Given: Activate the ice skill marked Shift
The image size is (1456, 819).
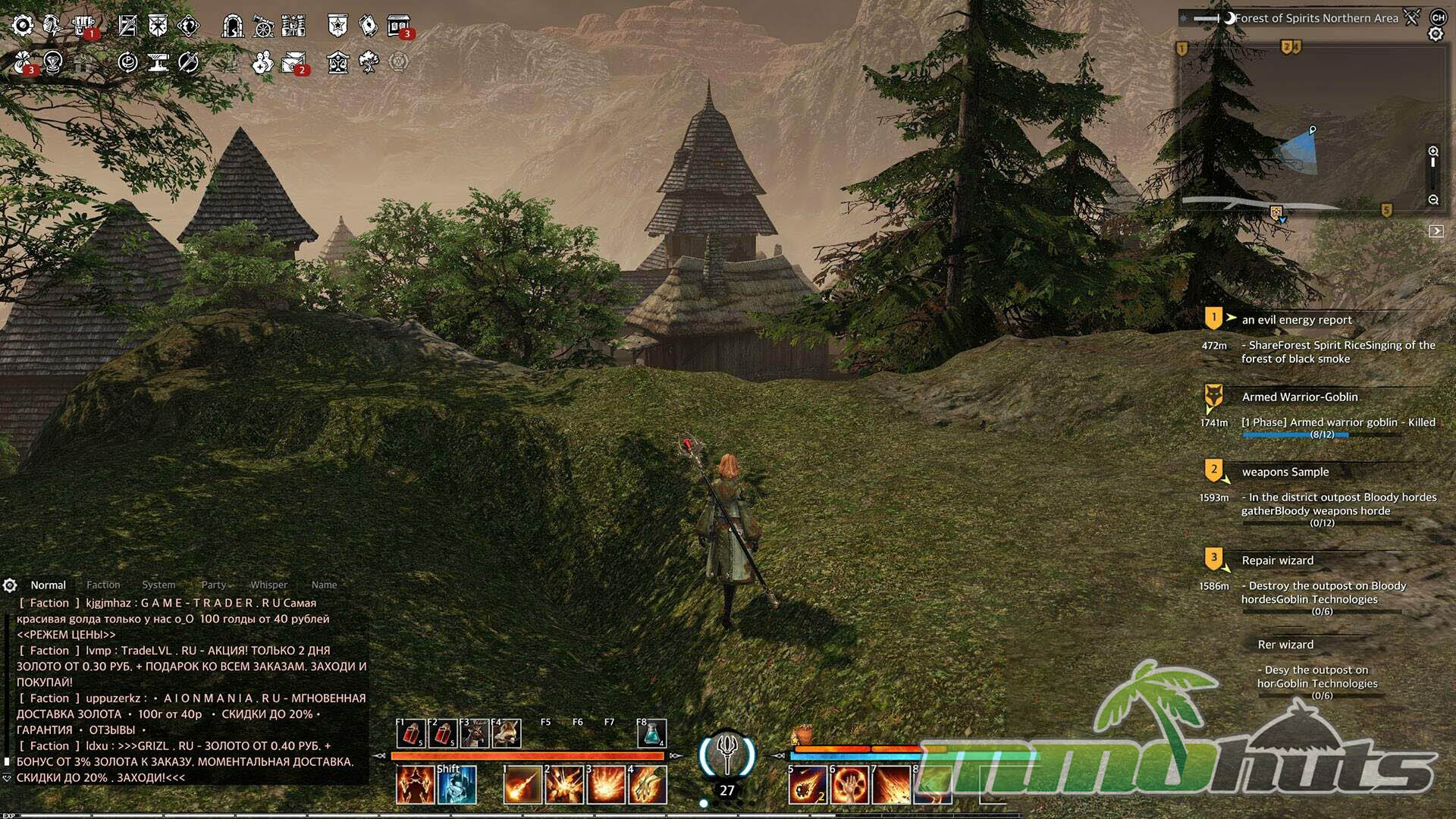Looking at the screenshot, I should [457, 784].
